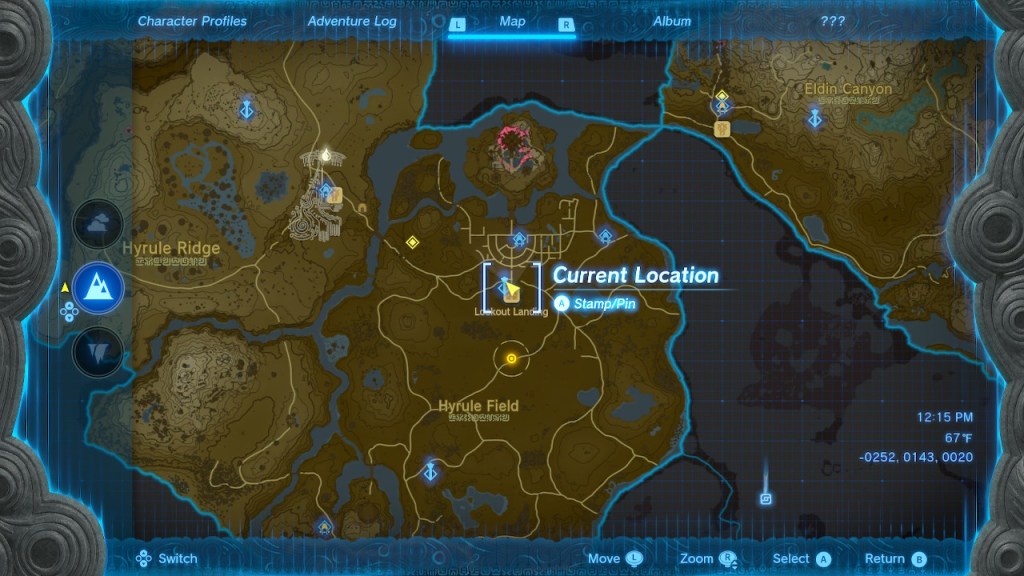1024x576 pixels.
Task: Select the yellow diamond stamp on the map
Action: point(411,242)
